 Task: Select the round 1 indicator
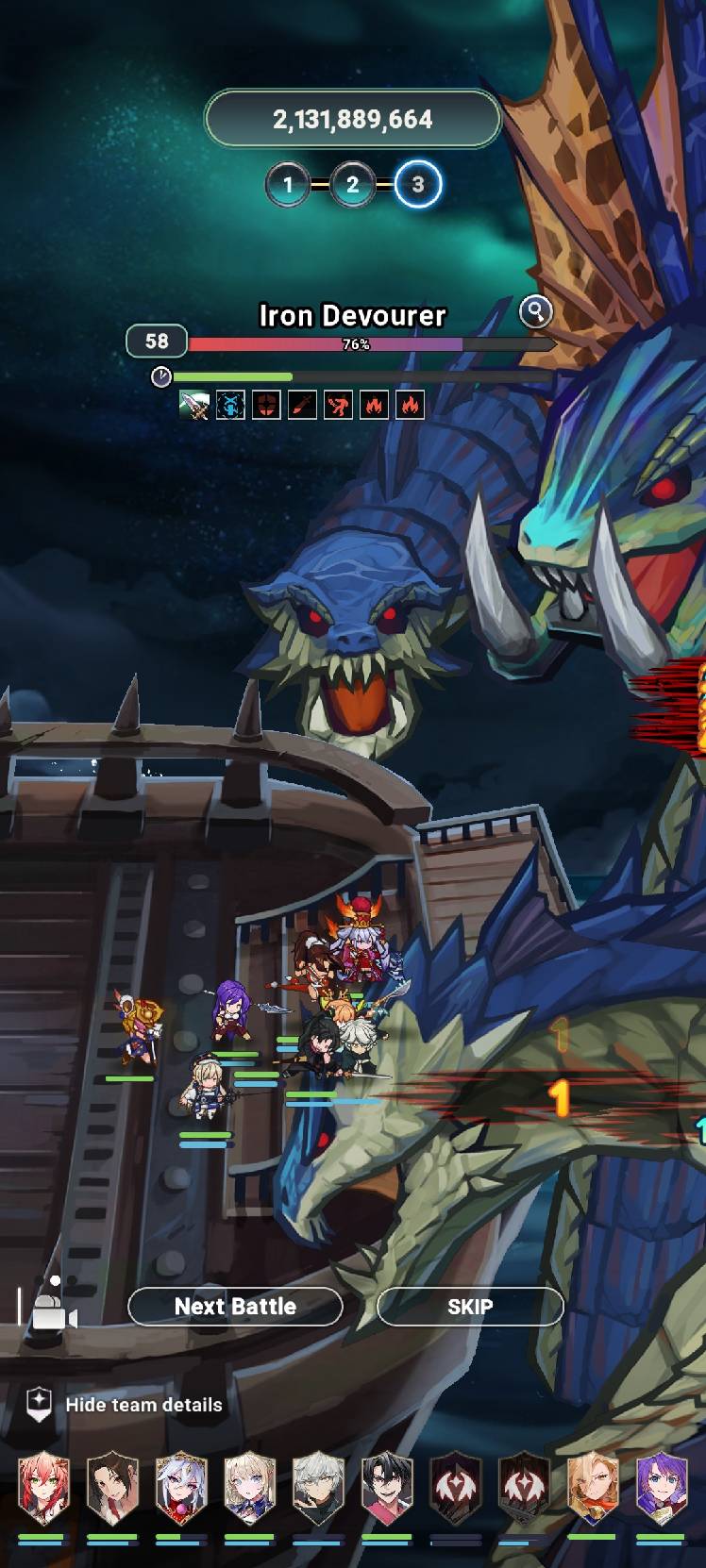click(289, 184)
